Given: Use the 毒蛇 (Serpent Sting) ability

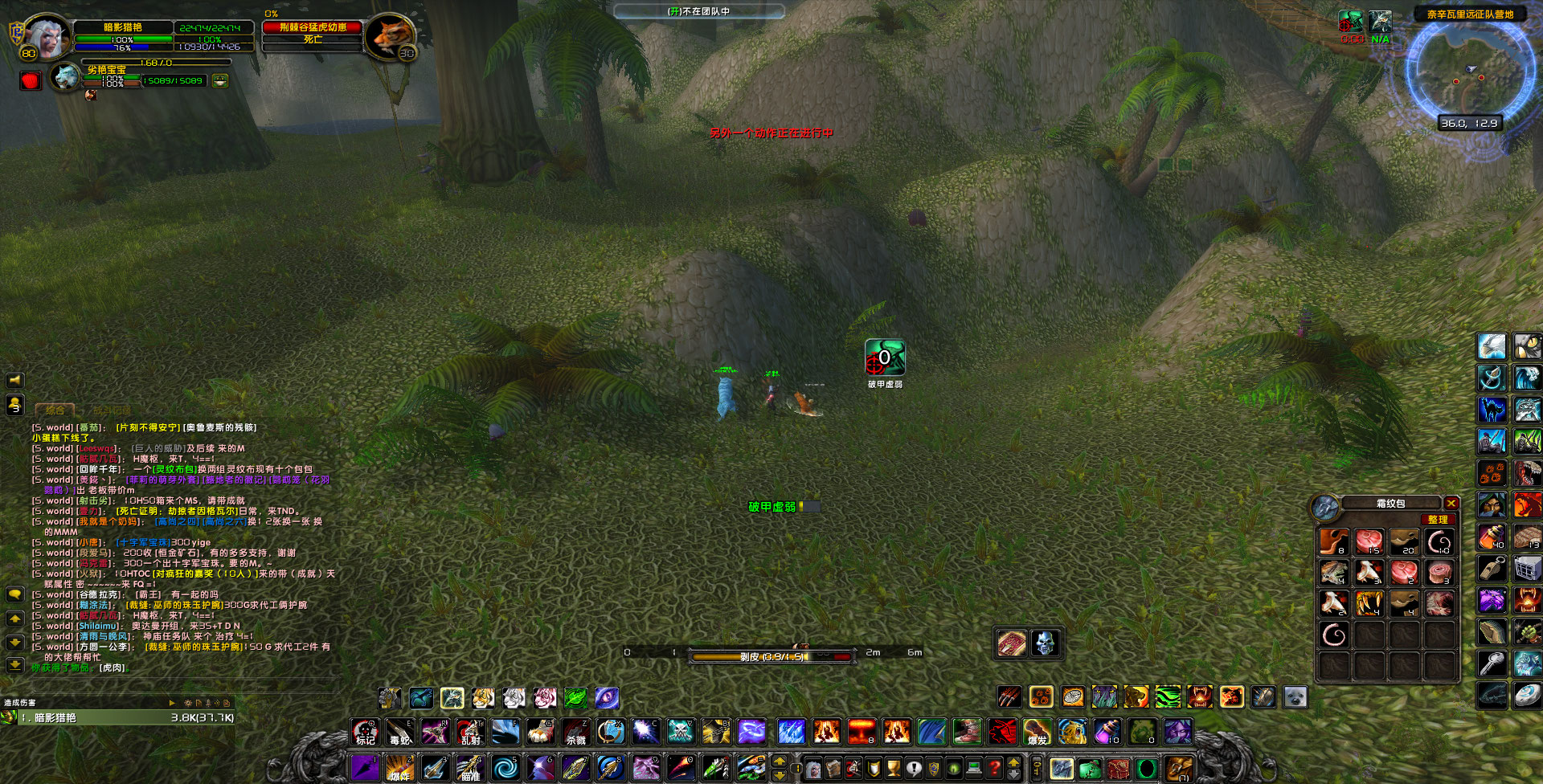Looking at the screenshot, I should tap(400, 733).
